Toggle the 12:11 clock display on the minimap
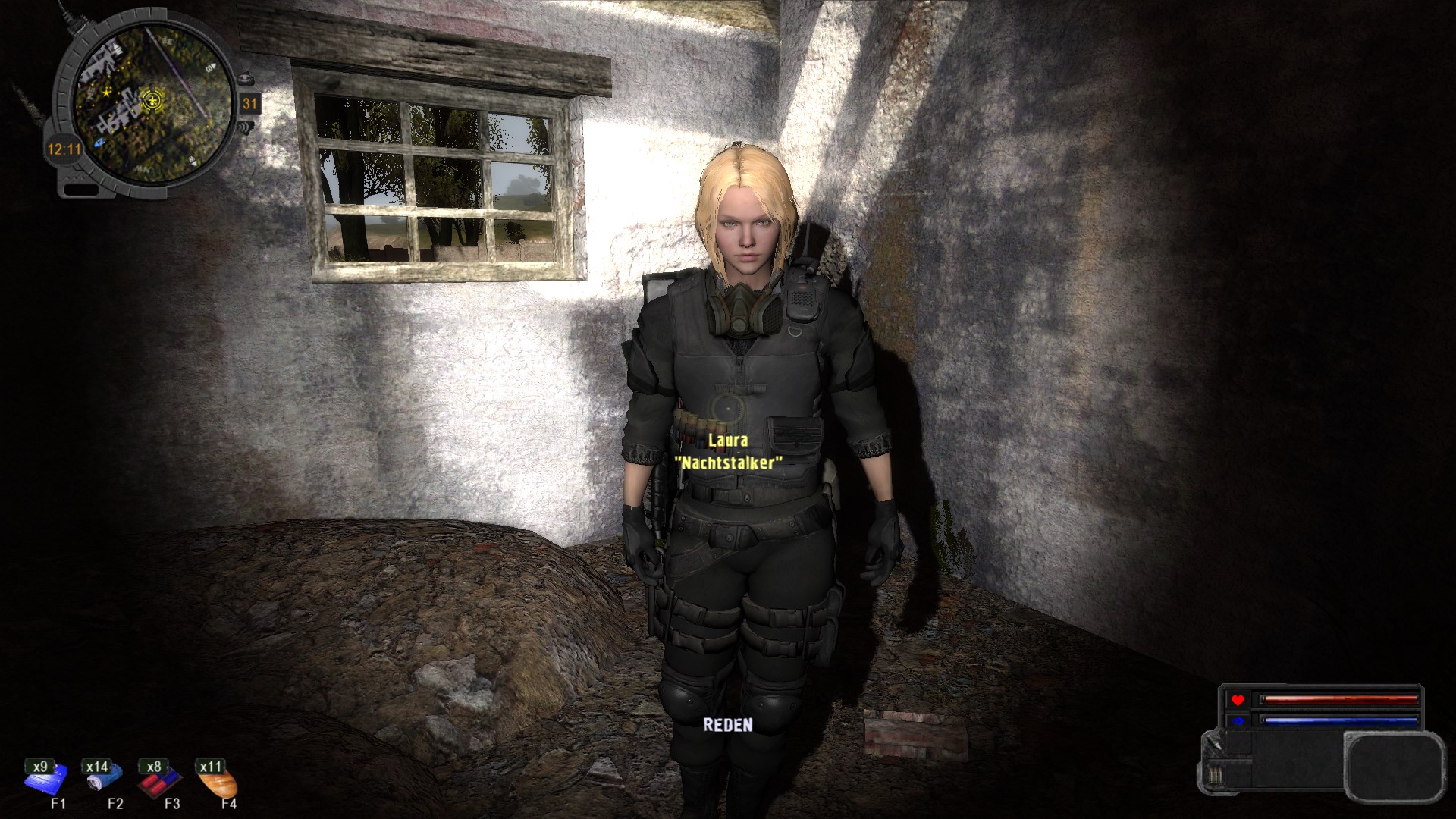1456x819 pixels. (64, 149)
